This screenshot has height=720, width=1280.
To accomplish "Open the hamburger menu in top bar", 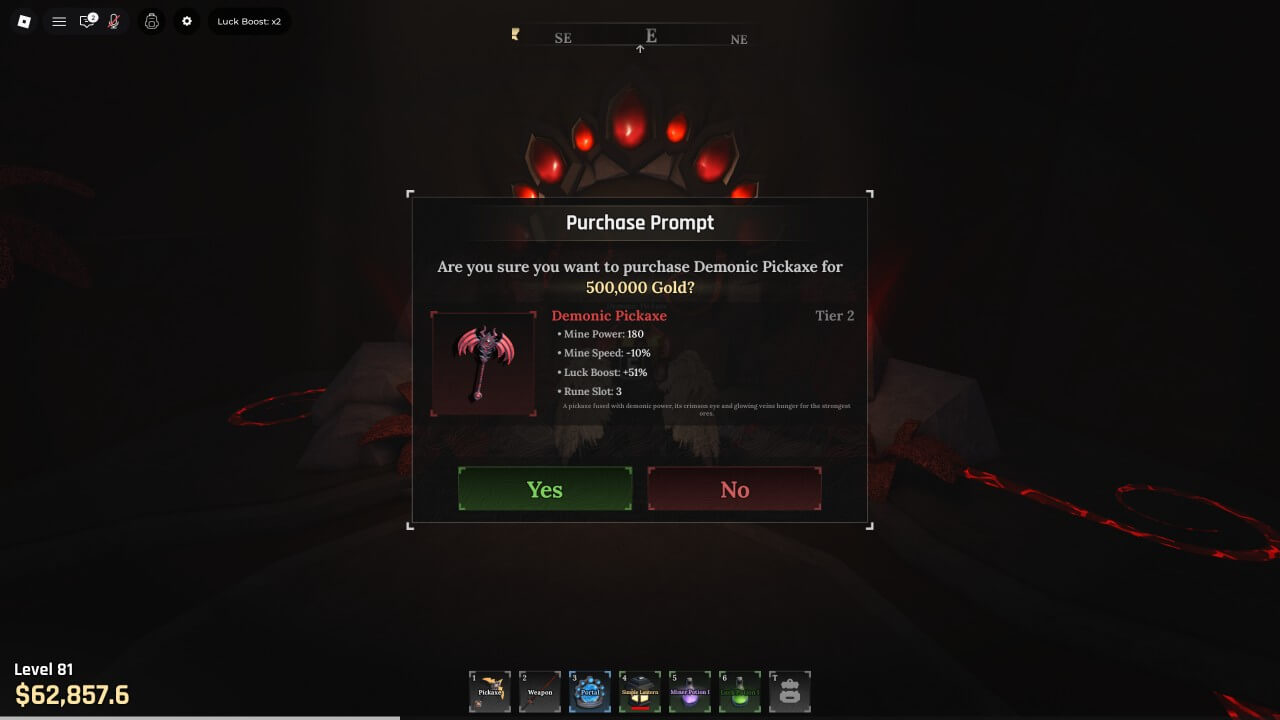I will click(59, 21).
